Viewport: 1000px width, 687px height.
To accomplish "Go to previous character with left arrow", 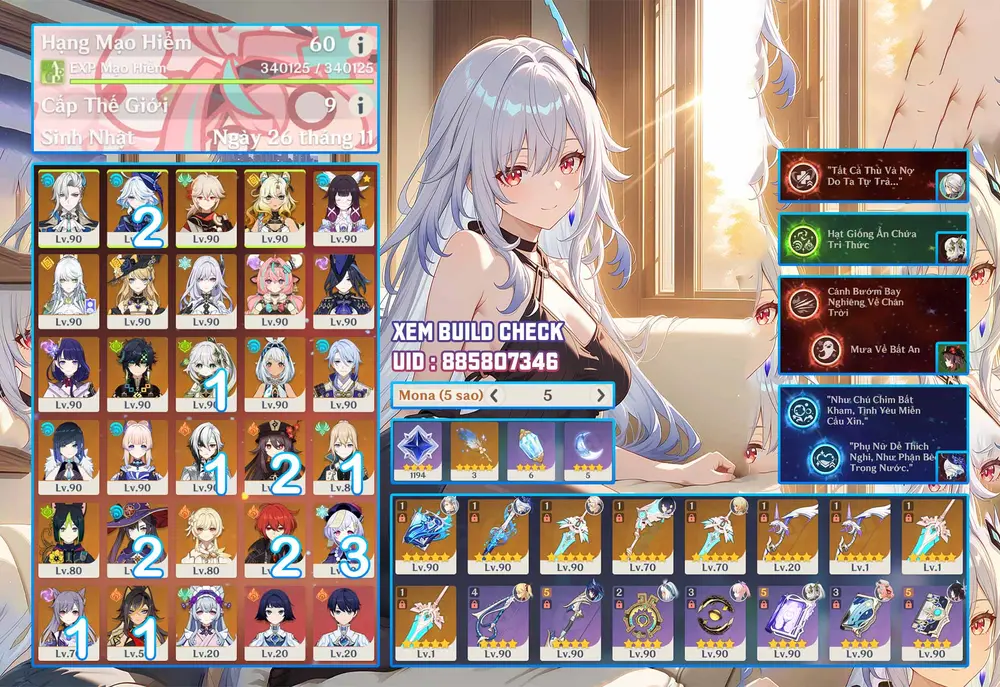I will pyautogui.click(x=494, y=395).
